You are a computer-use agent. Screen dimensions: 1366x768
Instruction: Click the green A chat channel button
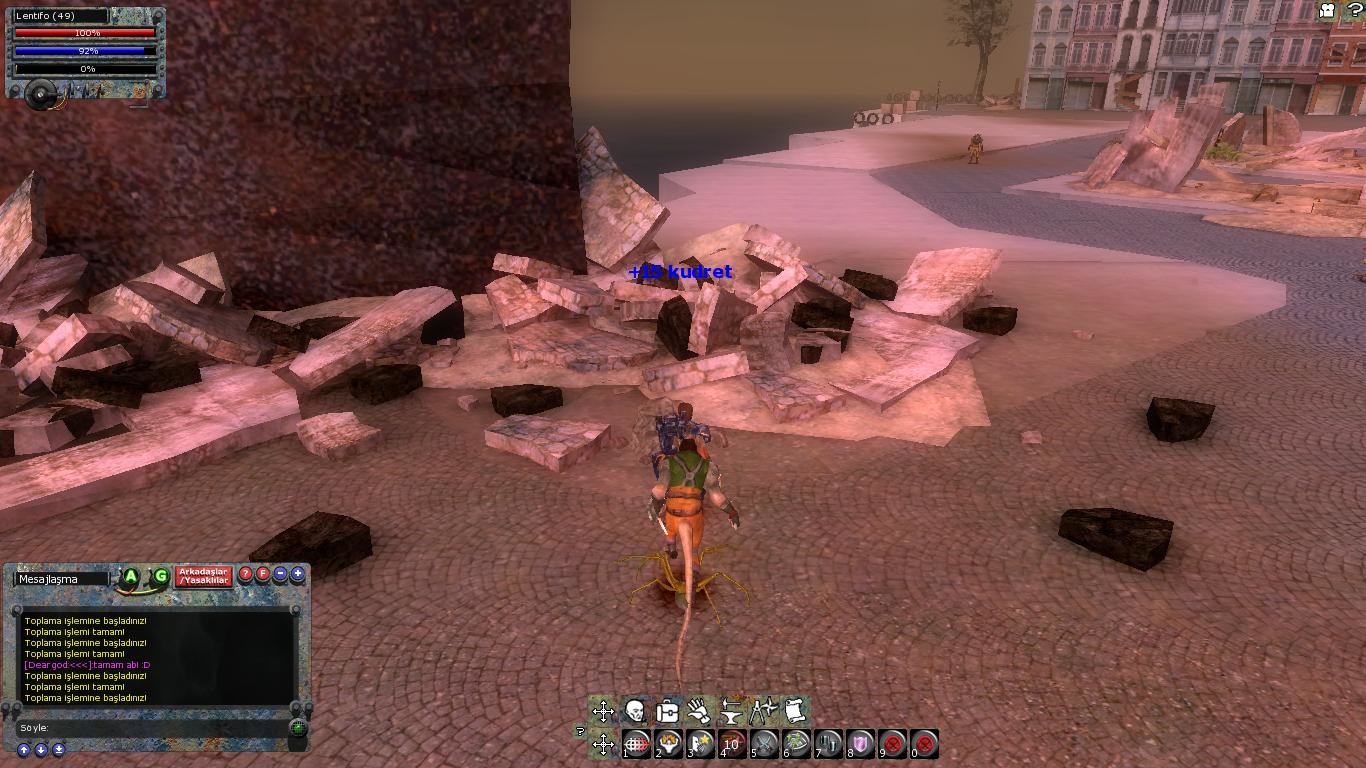[131, 576]
